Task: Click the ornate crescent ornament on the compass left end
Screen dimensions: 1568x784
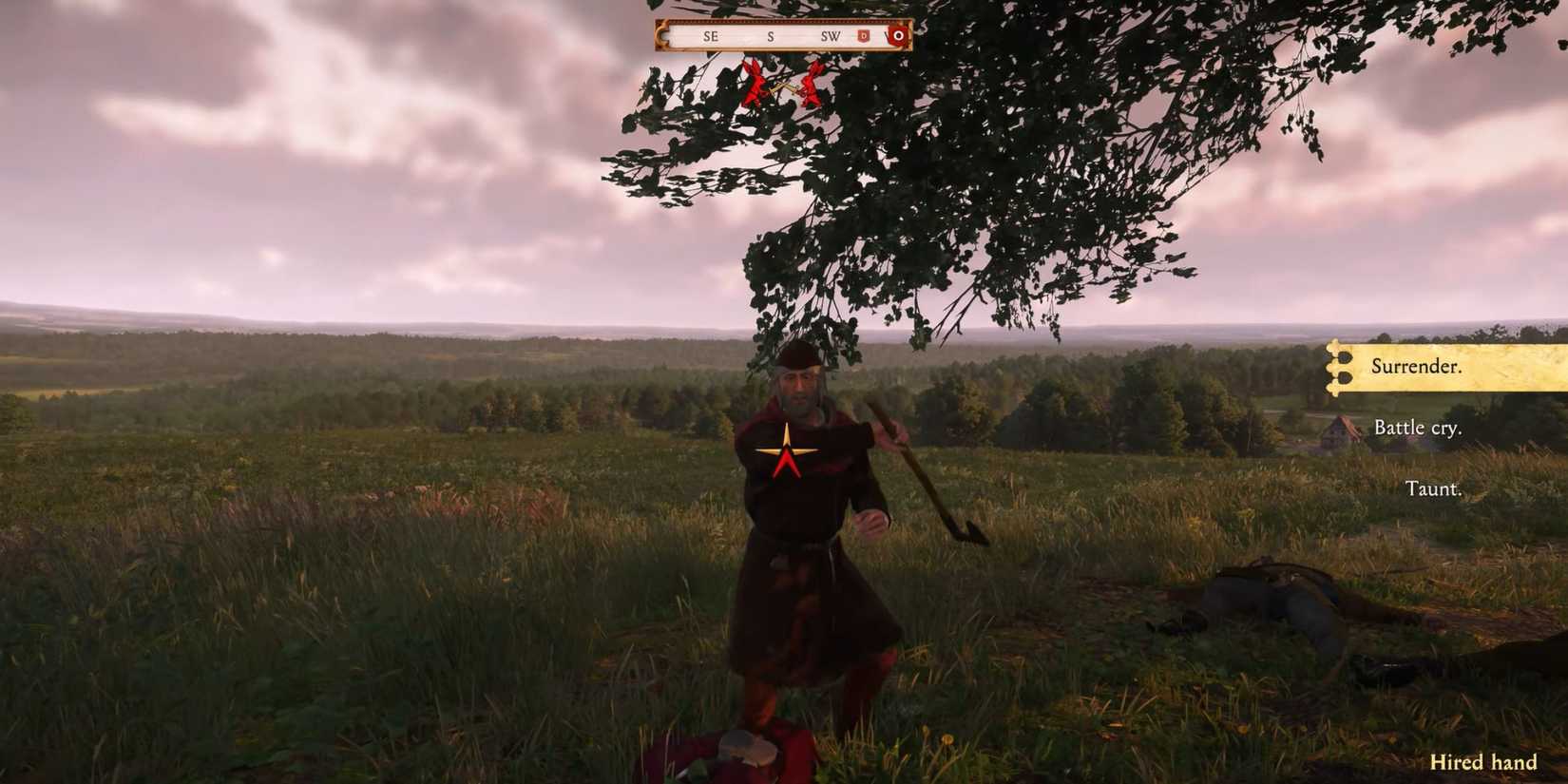Action: point(661,36)
